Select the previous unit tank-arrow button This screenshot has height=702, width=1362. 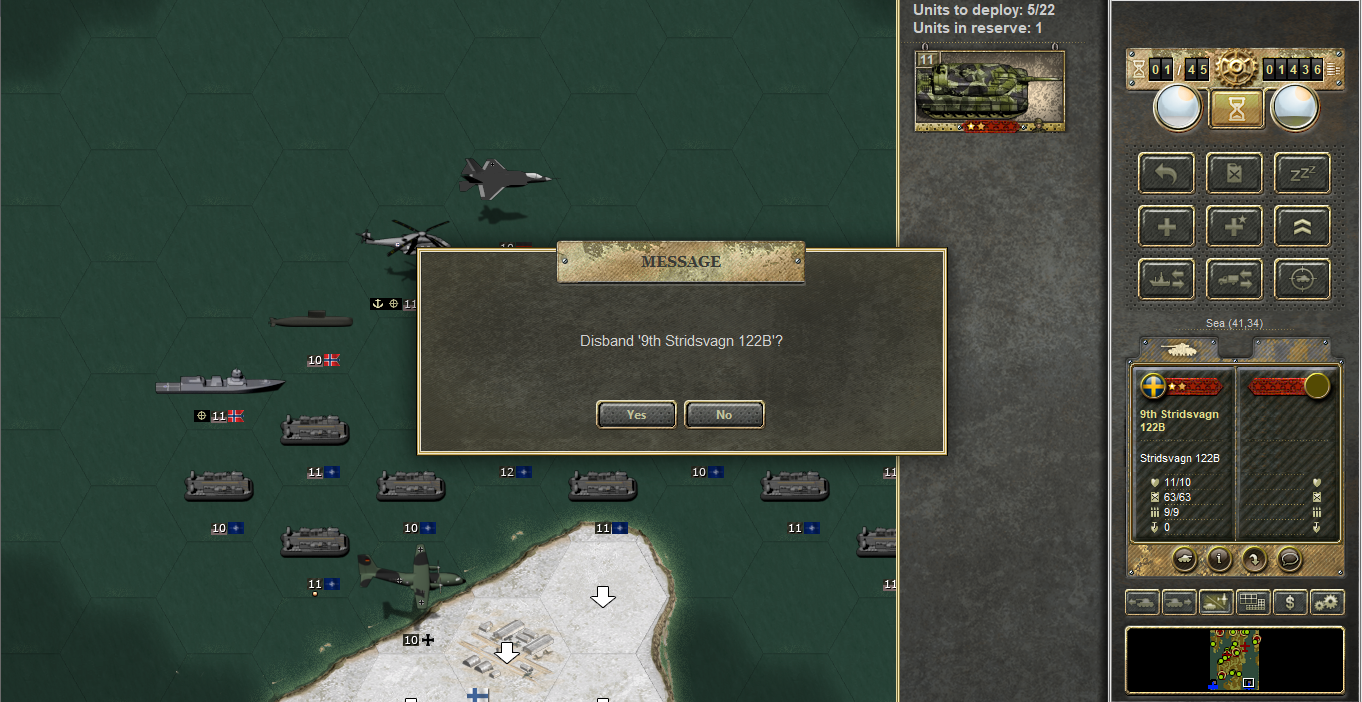(1143, 602)
